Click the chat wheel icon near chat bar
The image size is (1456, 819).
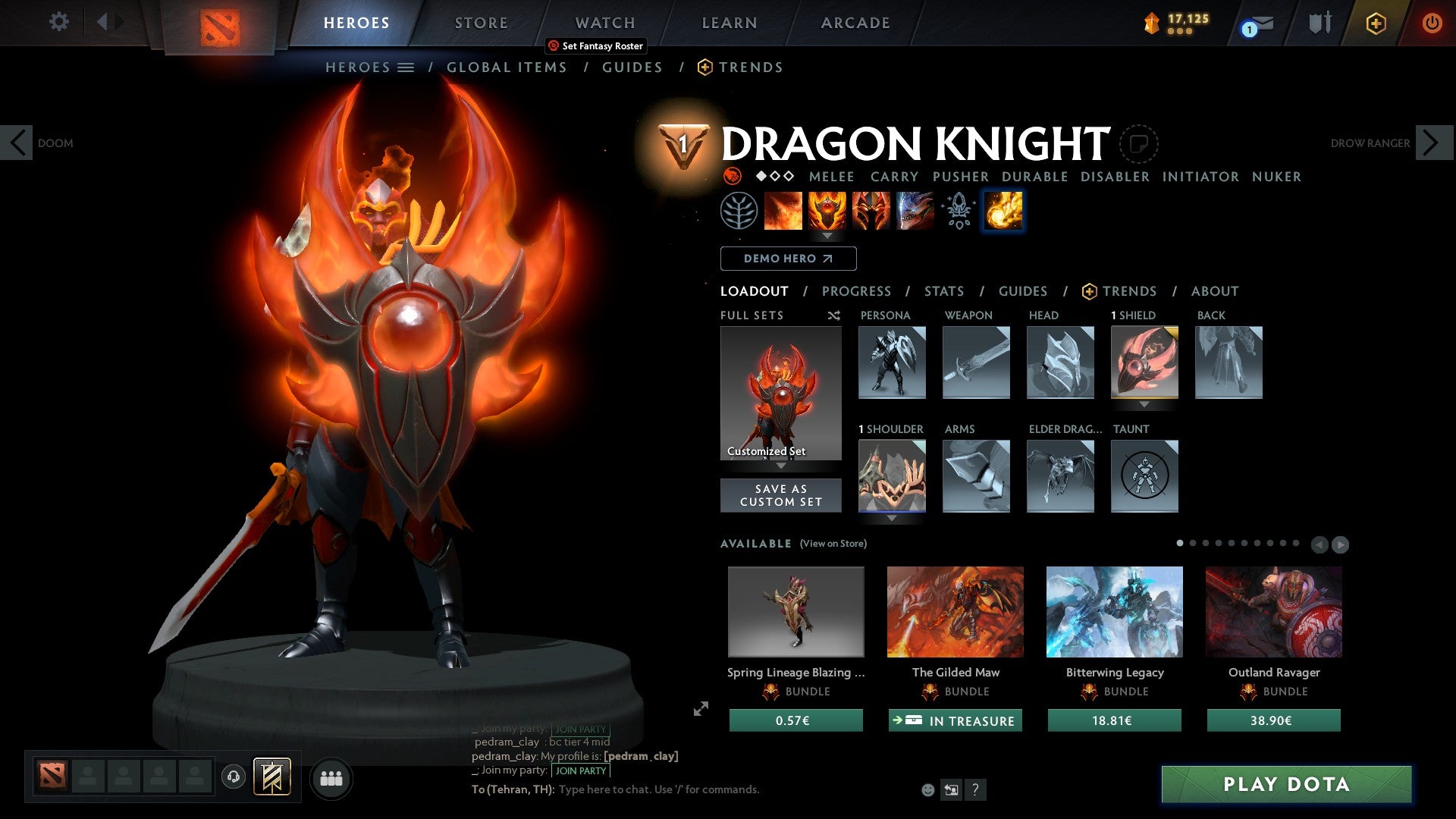[x=951, y=789]
